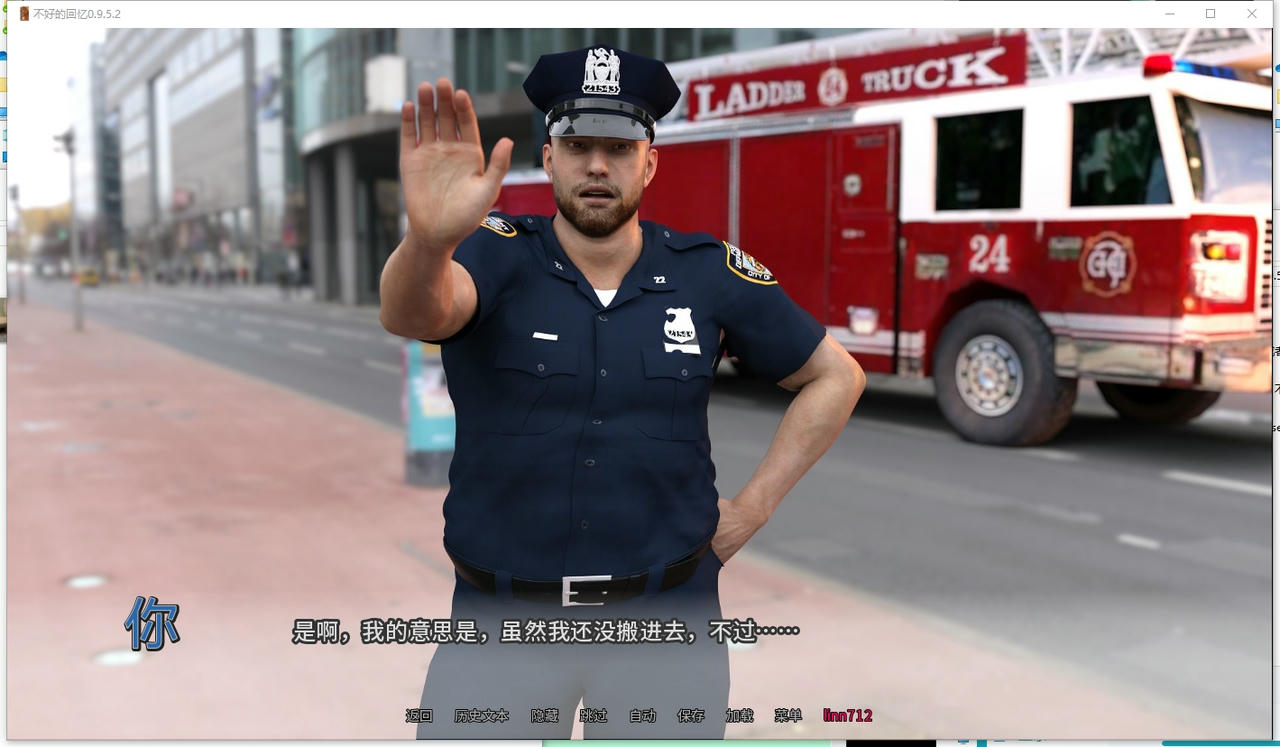Viewport: 1280px width, 747px height.
Task: Hide the dialogue with 隐藏
Action: (x=544, y=716)
